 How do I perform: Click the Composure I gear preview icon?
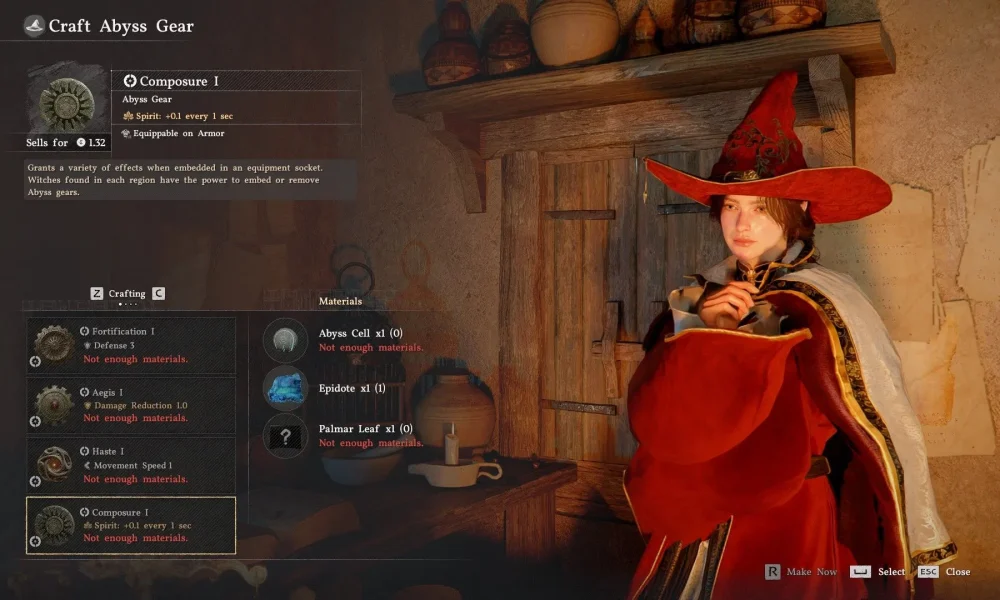tap(67, 100)
